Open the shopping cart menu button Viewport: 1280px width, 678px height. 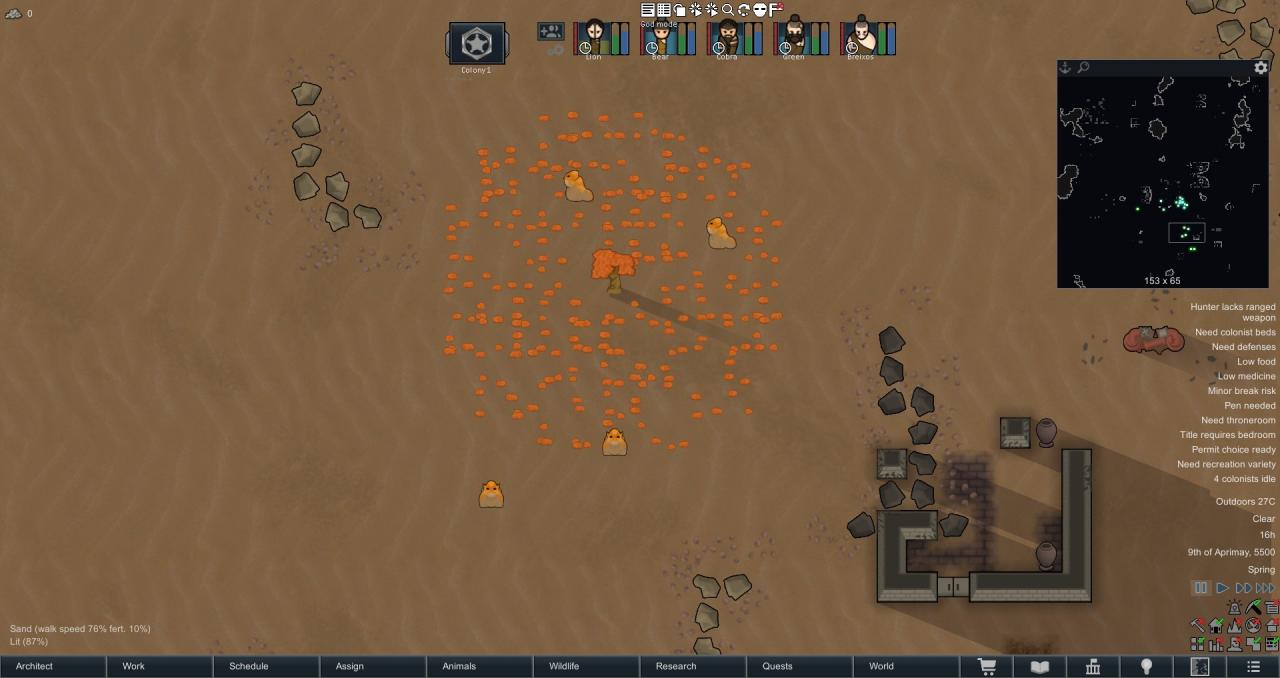(986, 666)
